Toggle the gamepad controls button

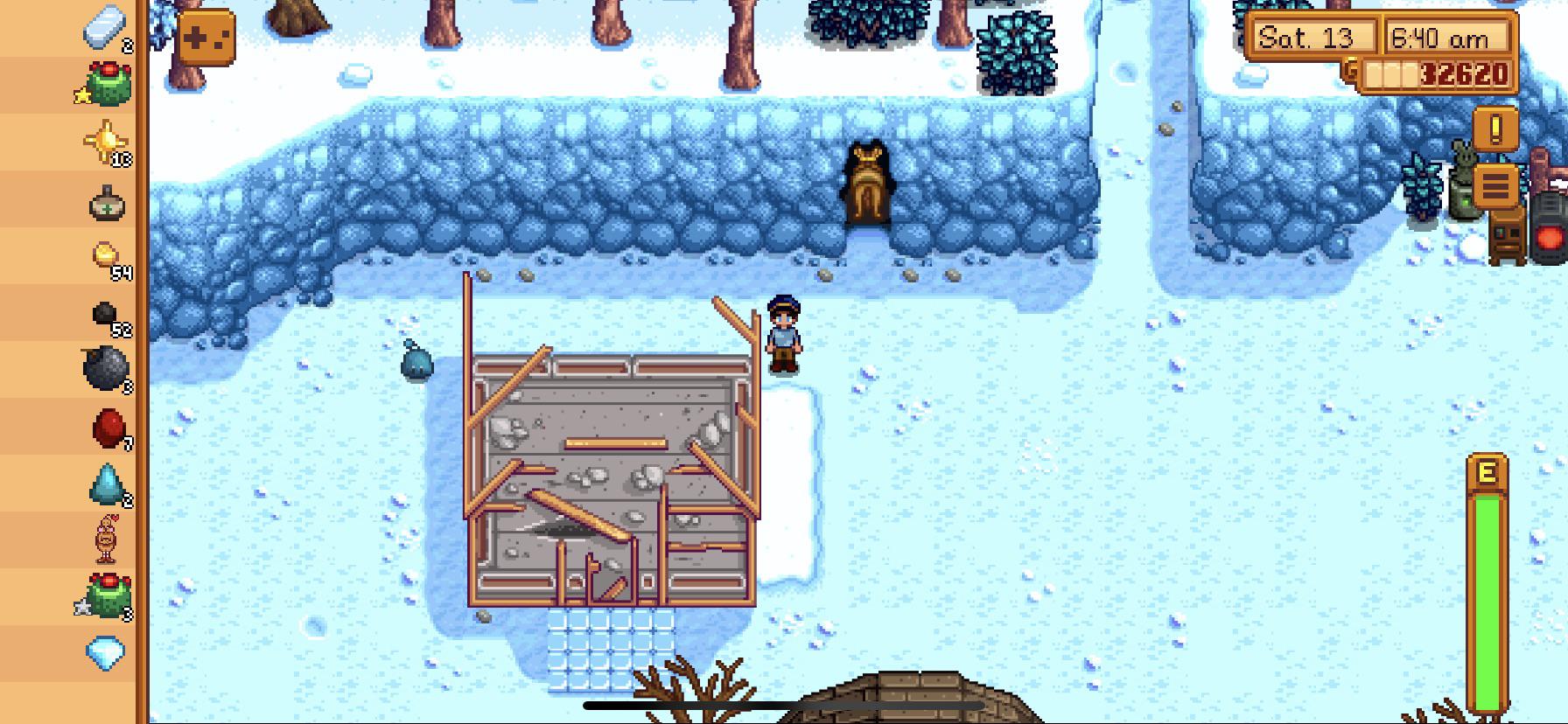coord(206,38)
